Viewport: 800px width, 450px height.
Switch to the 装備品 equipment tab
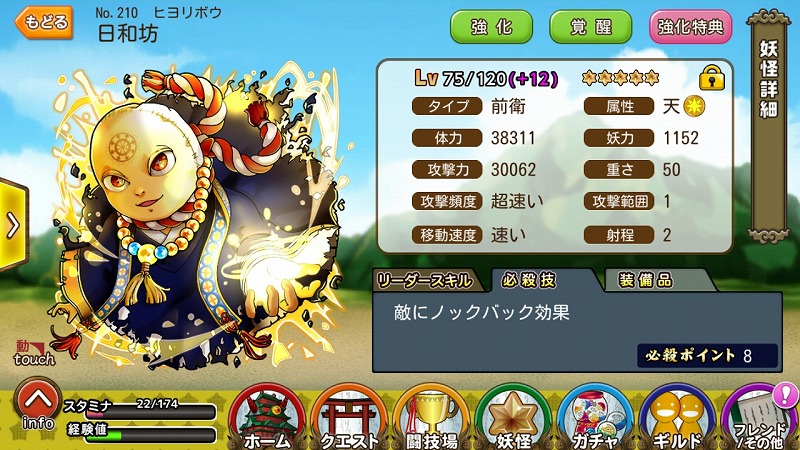(645, 279)
